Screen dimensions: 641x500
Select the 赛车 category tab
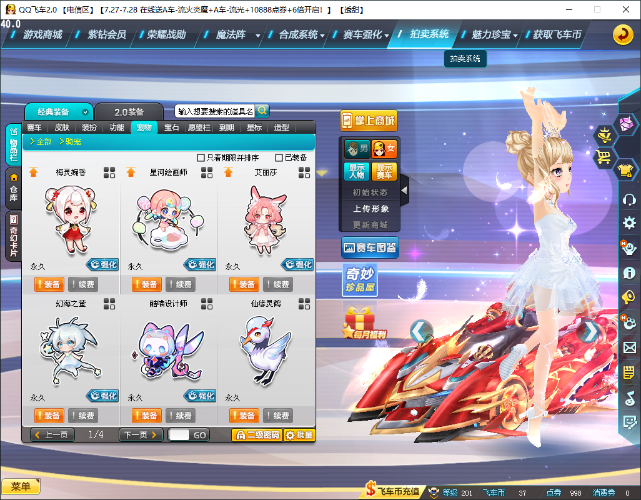[35, 128]
